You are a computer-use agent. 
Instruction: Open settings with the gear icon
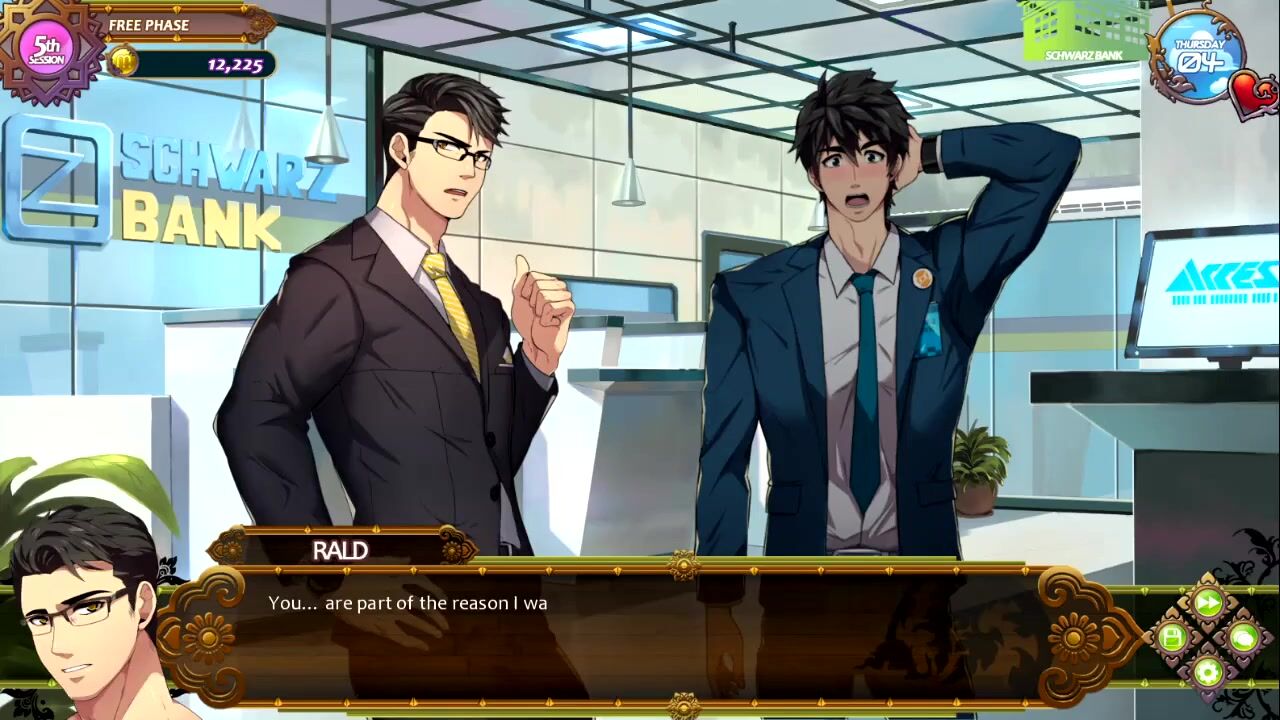(x=1208, y=671)
